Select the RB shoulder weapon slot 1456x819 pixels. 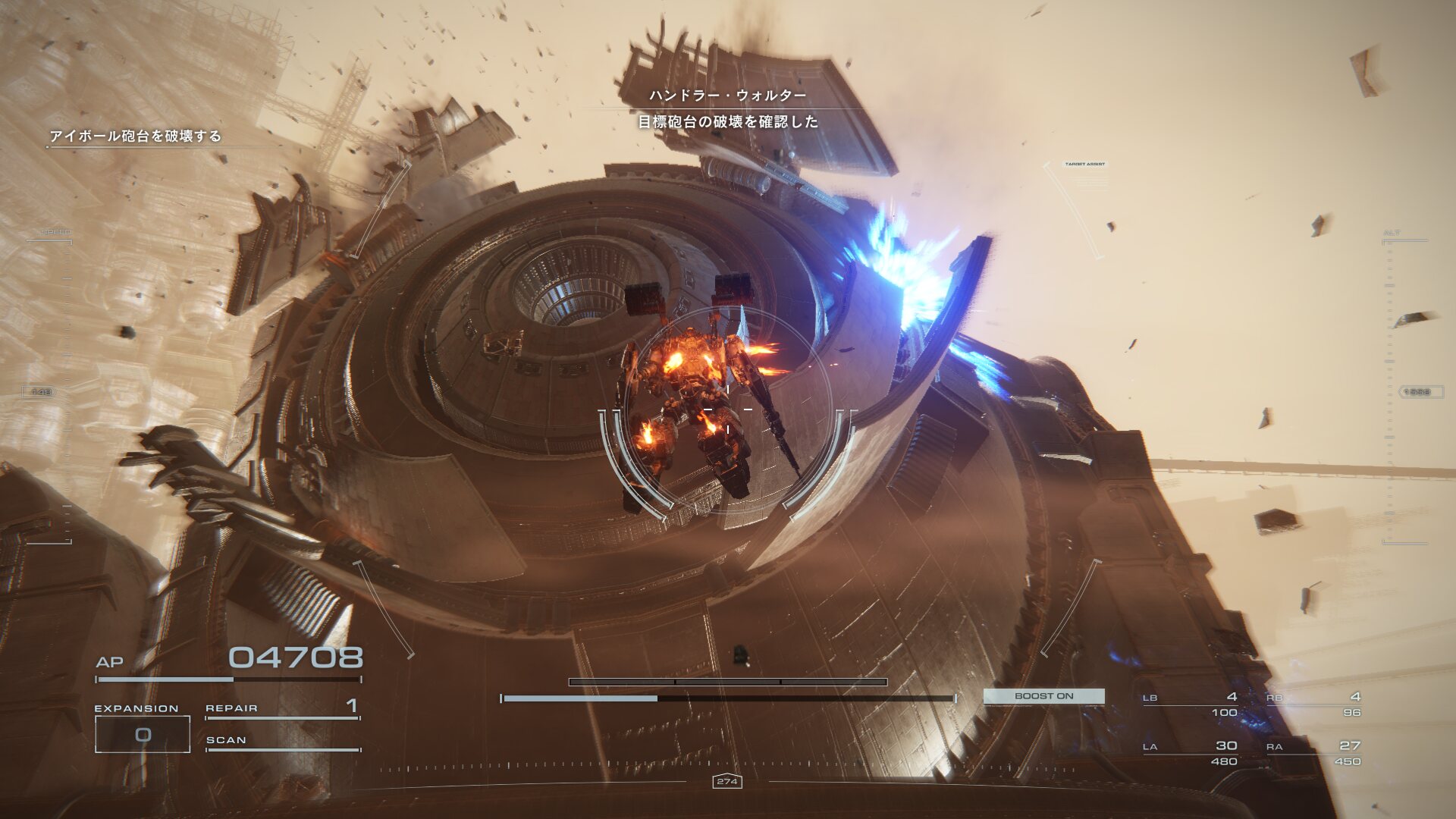(x=1313, y=704)
